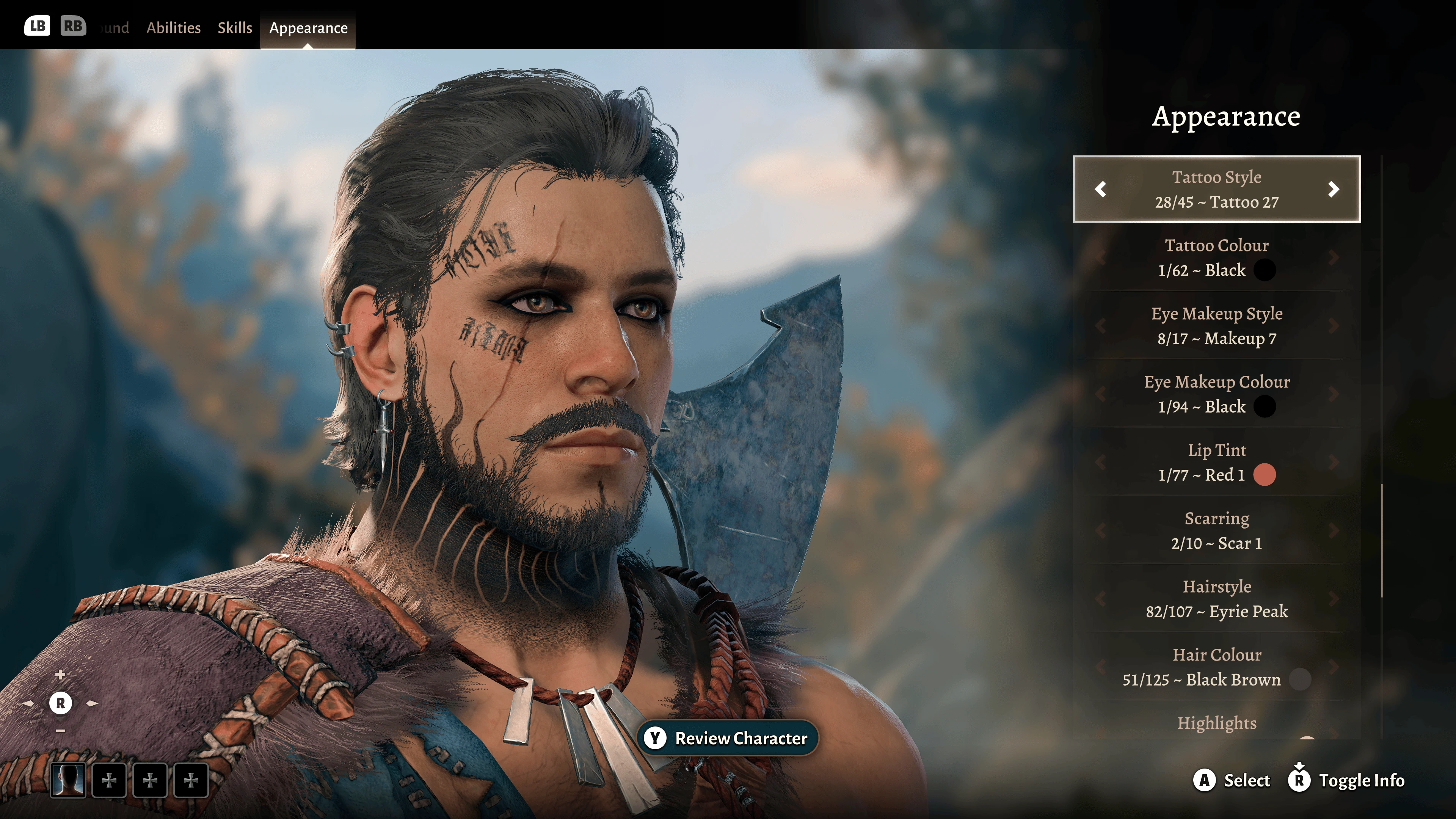Select the Appearance tab
The width and height of the screenshot is (1456, 819).
[308, 28]
